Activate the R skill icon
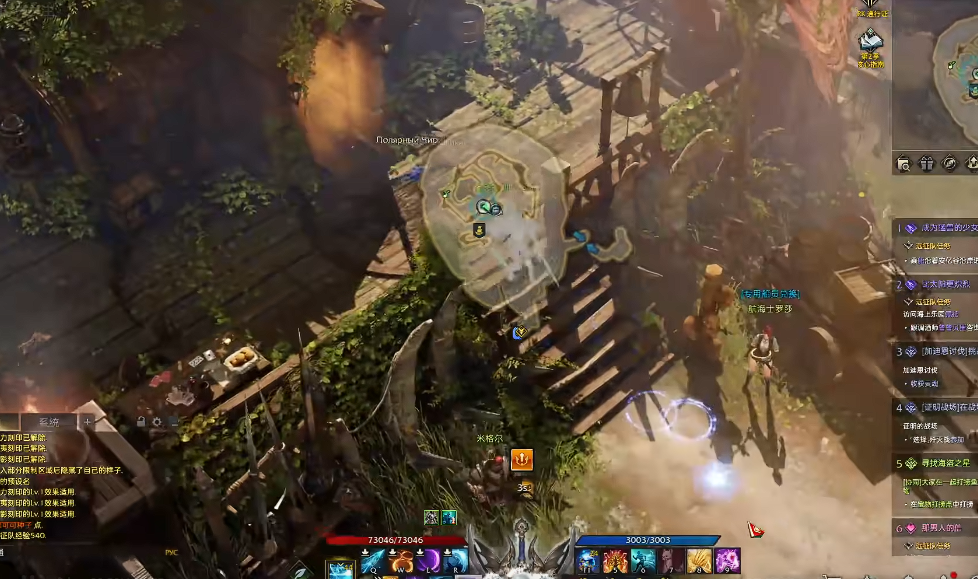978x579 pixels. click(x=456, y=561)
